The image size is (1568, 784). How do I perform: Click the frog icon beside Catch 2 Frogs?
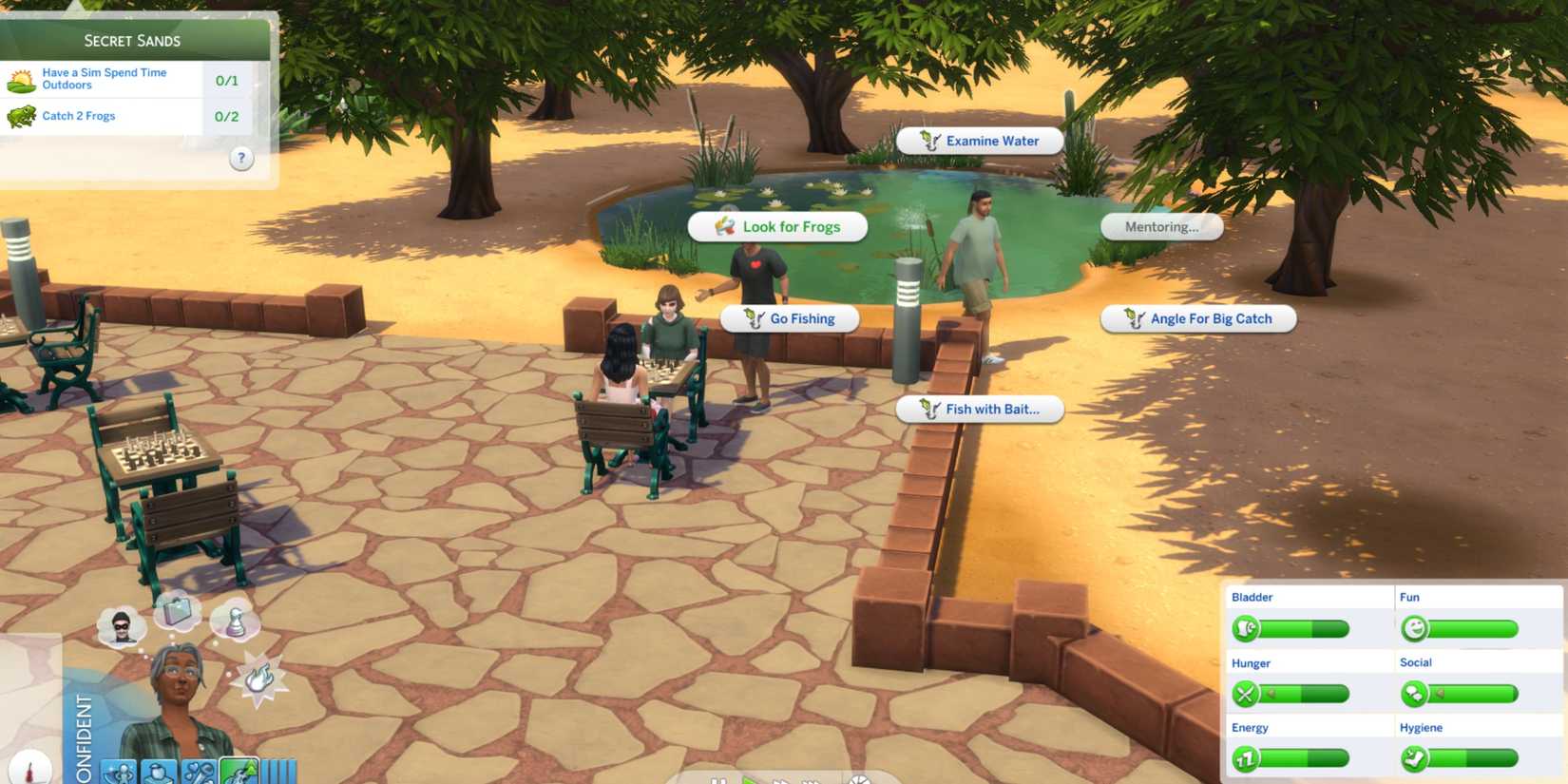point(22,116)
